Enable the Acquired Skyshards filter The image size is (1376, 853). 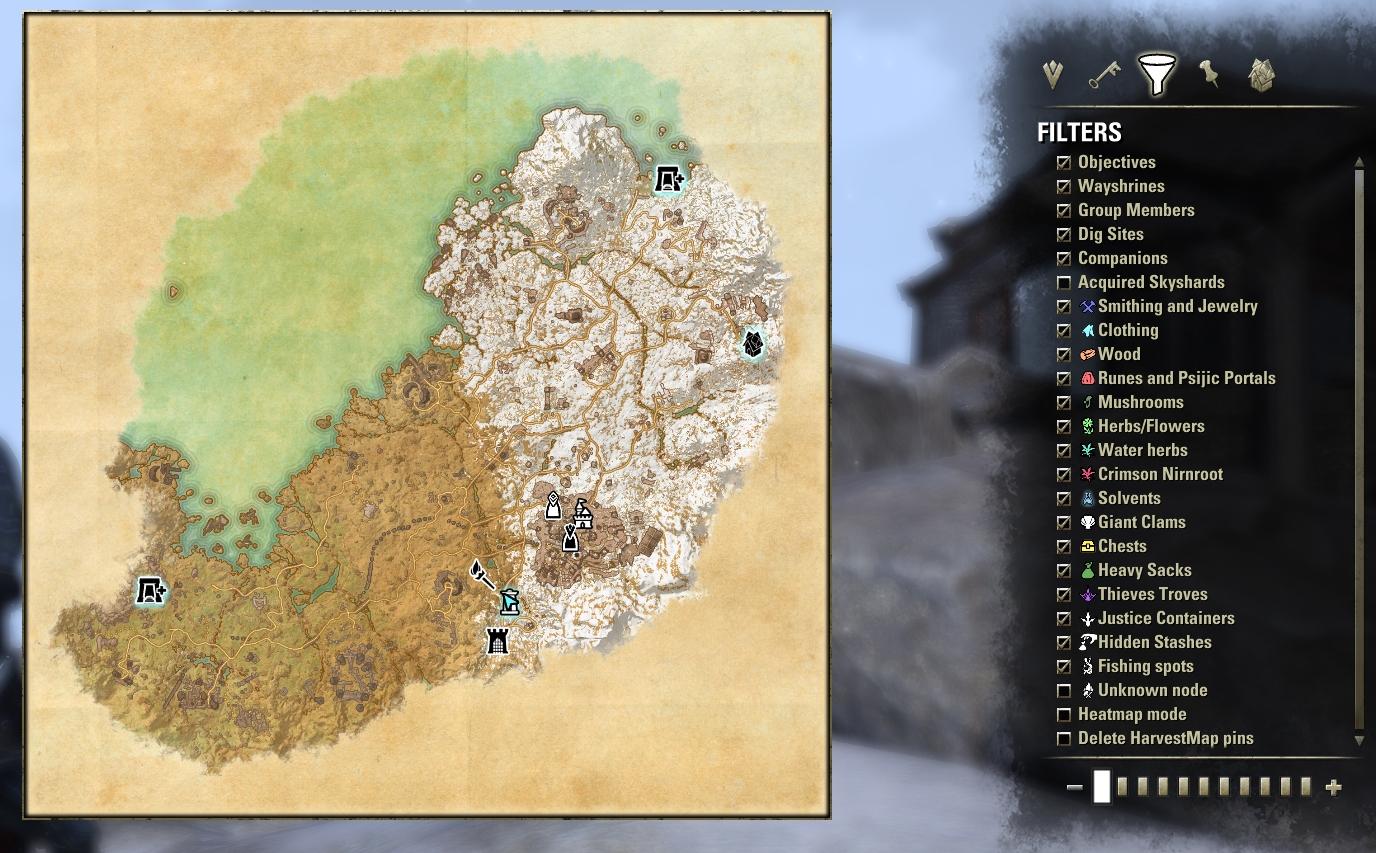pos(1064,282)
